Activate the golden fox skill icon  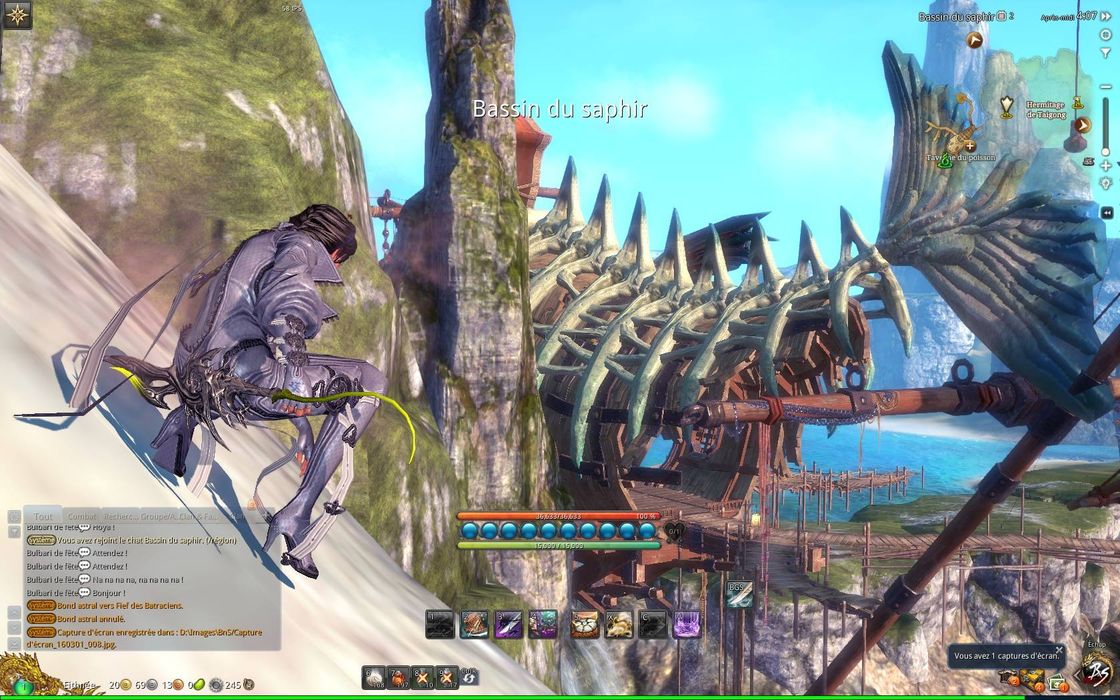pos(619,624)
